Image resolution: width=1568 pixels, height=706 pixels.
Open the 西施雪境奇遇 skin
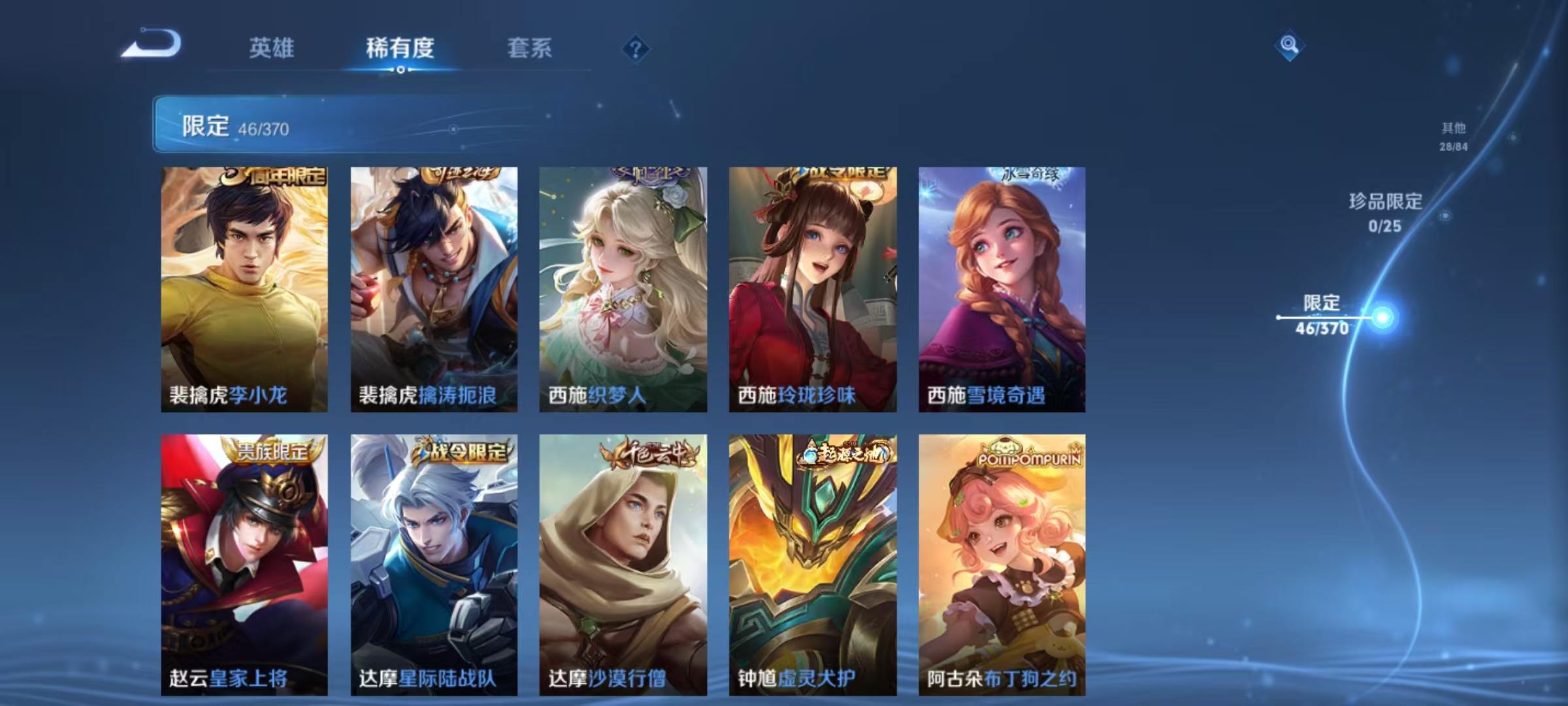1001,288
